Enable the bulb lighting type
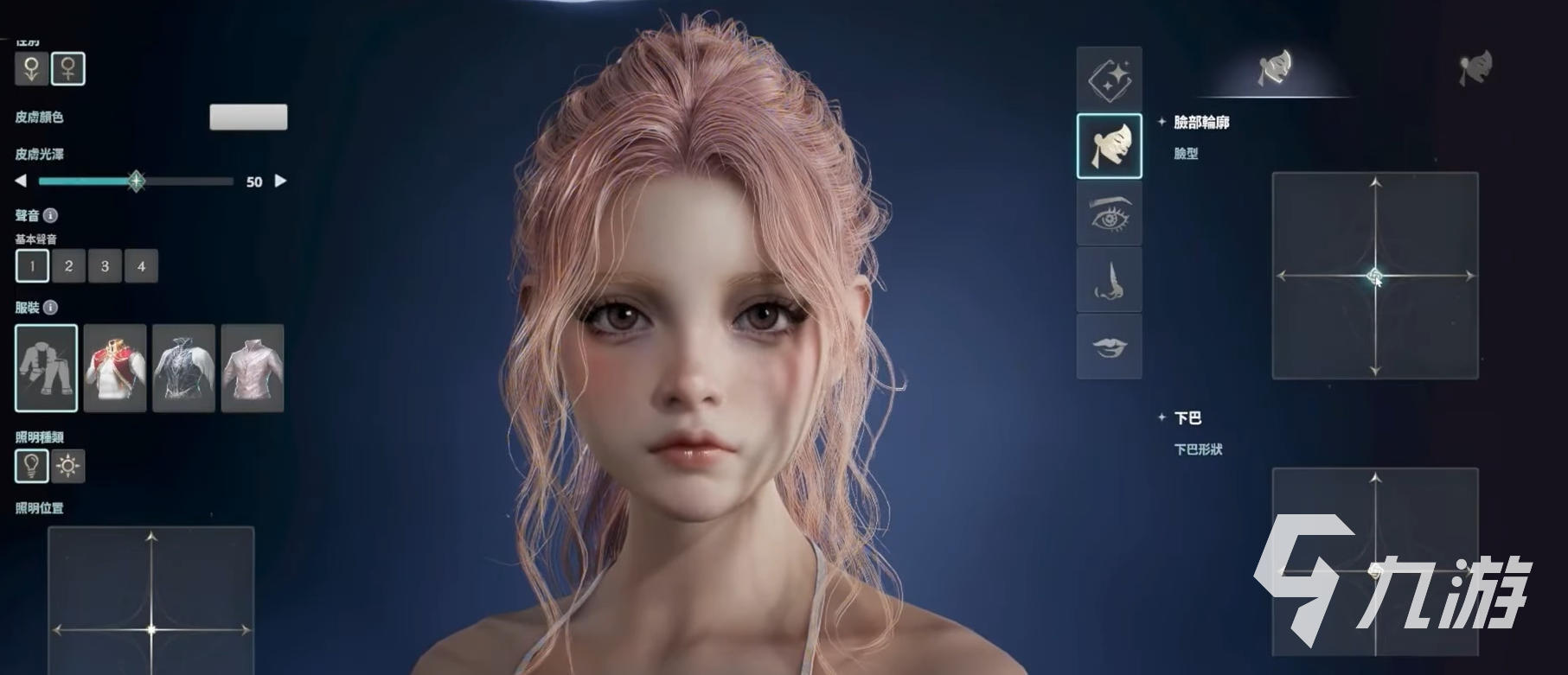This screenshot has height=675, width=1568. (31, 467)
